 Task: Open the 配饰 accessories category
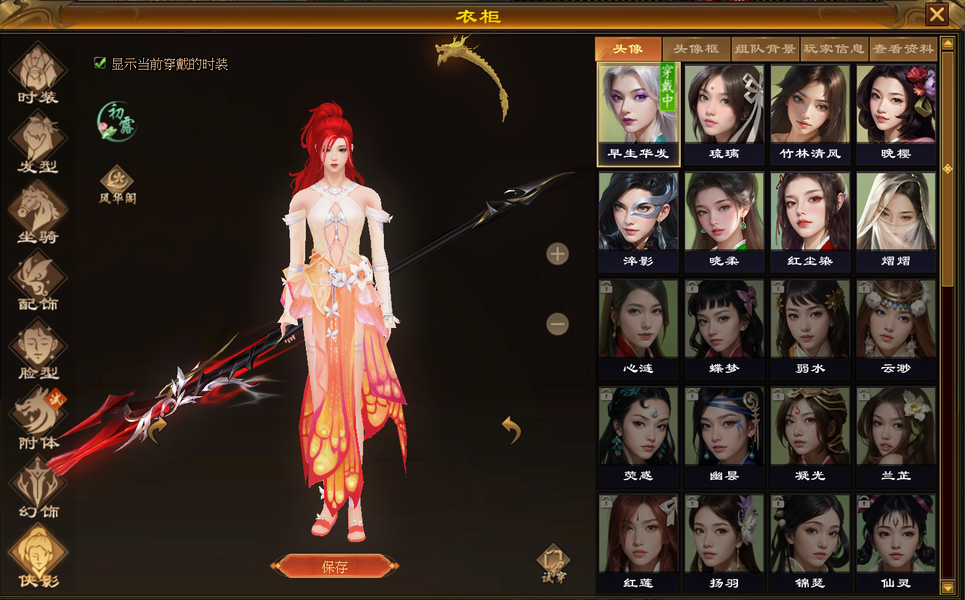pos(38,279)
